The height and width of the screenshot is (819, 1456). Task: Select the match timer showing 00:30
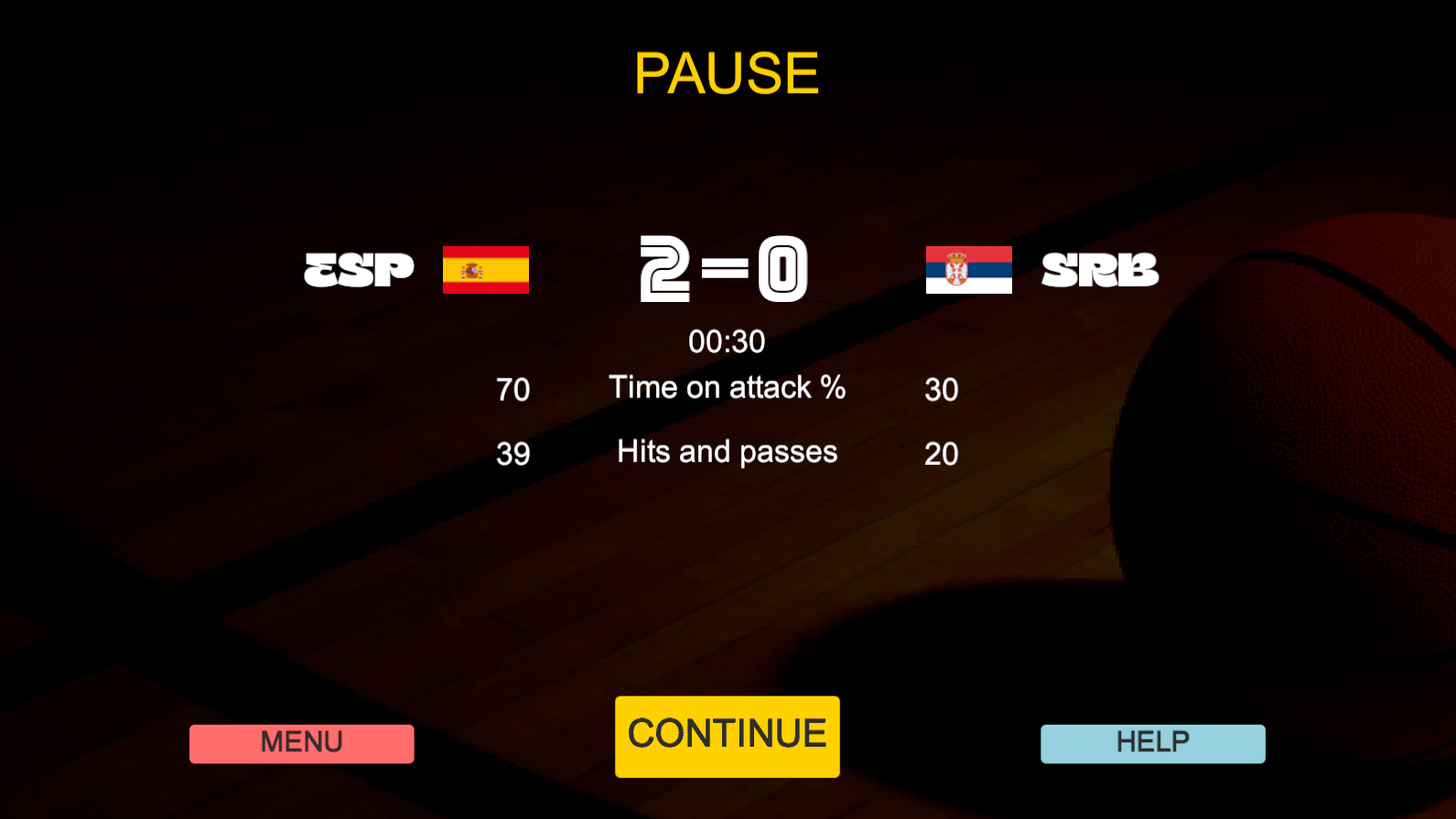pos(727,340)
